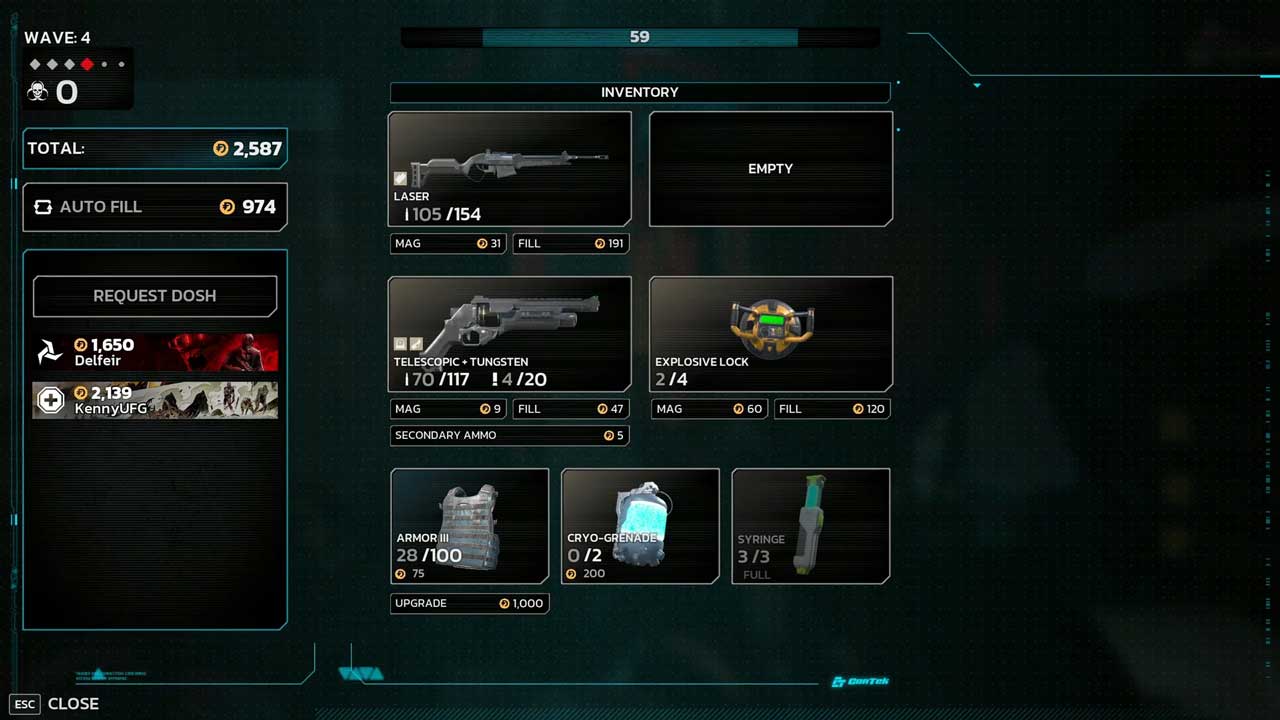Request dosh from teammates

coord(155,296)
